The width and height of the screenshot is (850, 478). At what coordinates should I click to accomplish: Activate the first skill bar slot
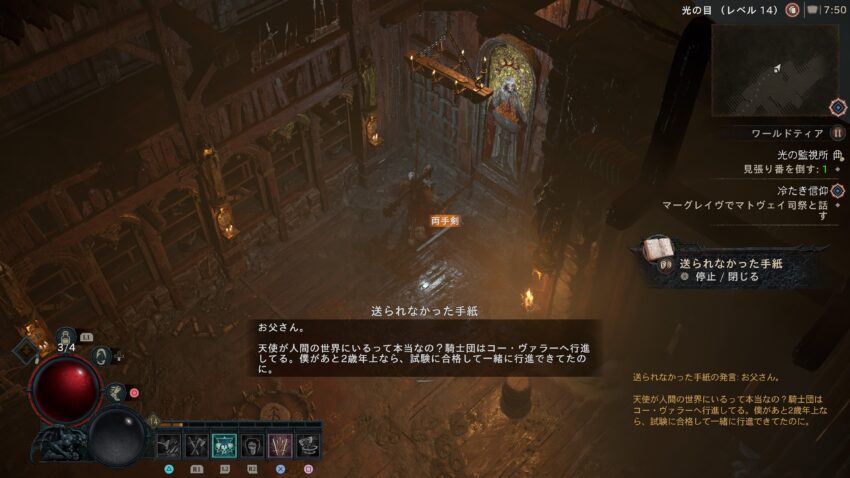[168, 445]
